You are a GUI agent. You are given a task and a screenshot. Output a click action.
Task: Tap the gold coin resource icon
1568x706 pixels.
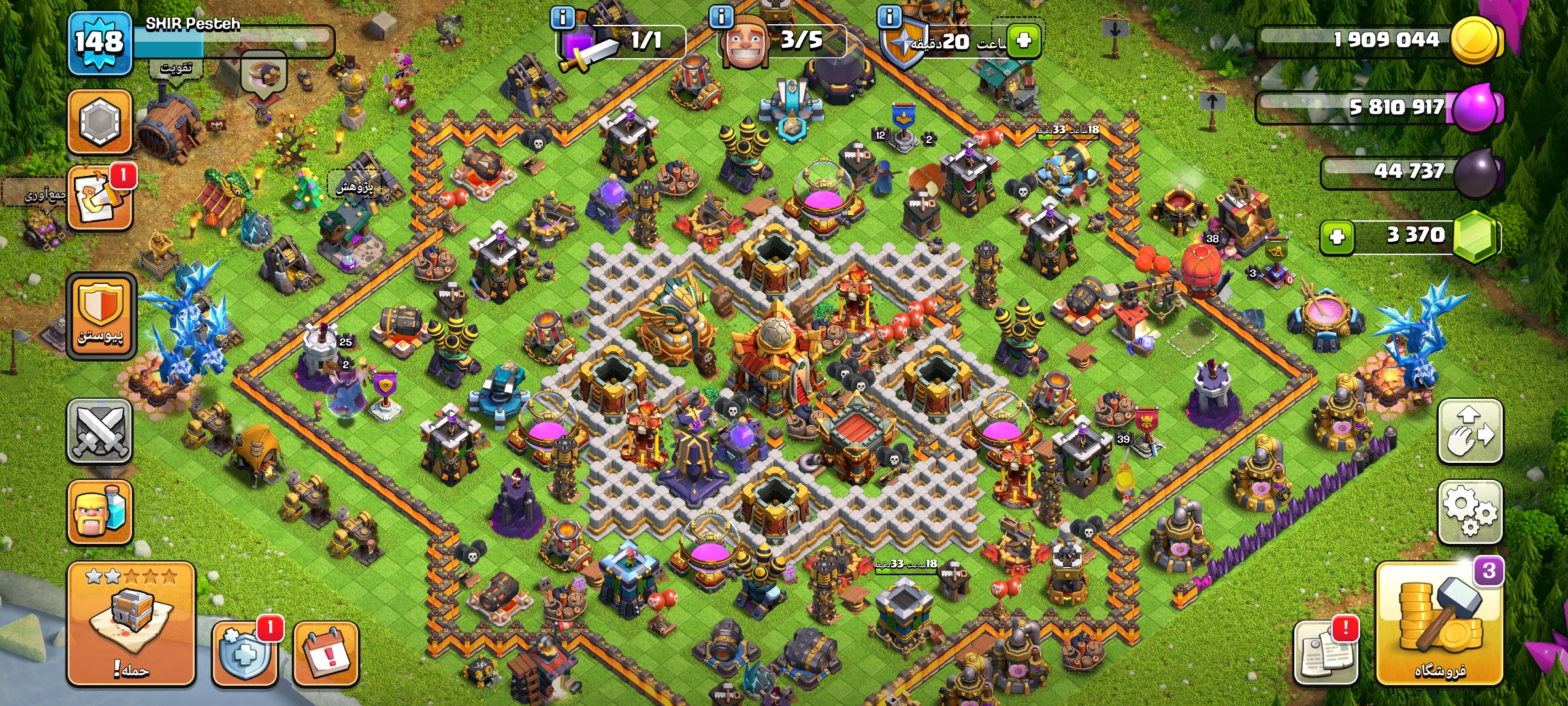point(1474,41)
